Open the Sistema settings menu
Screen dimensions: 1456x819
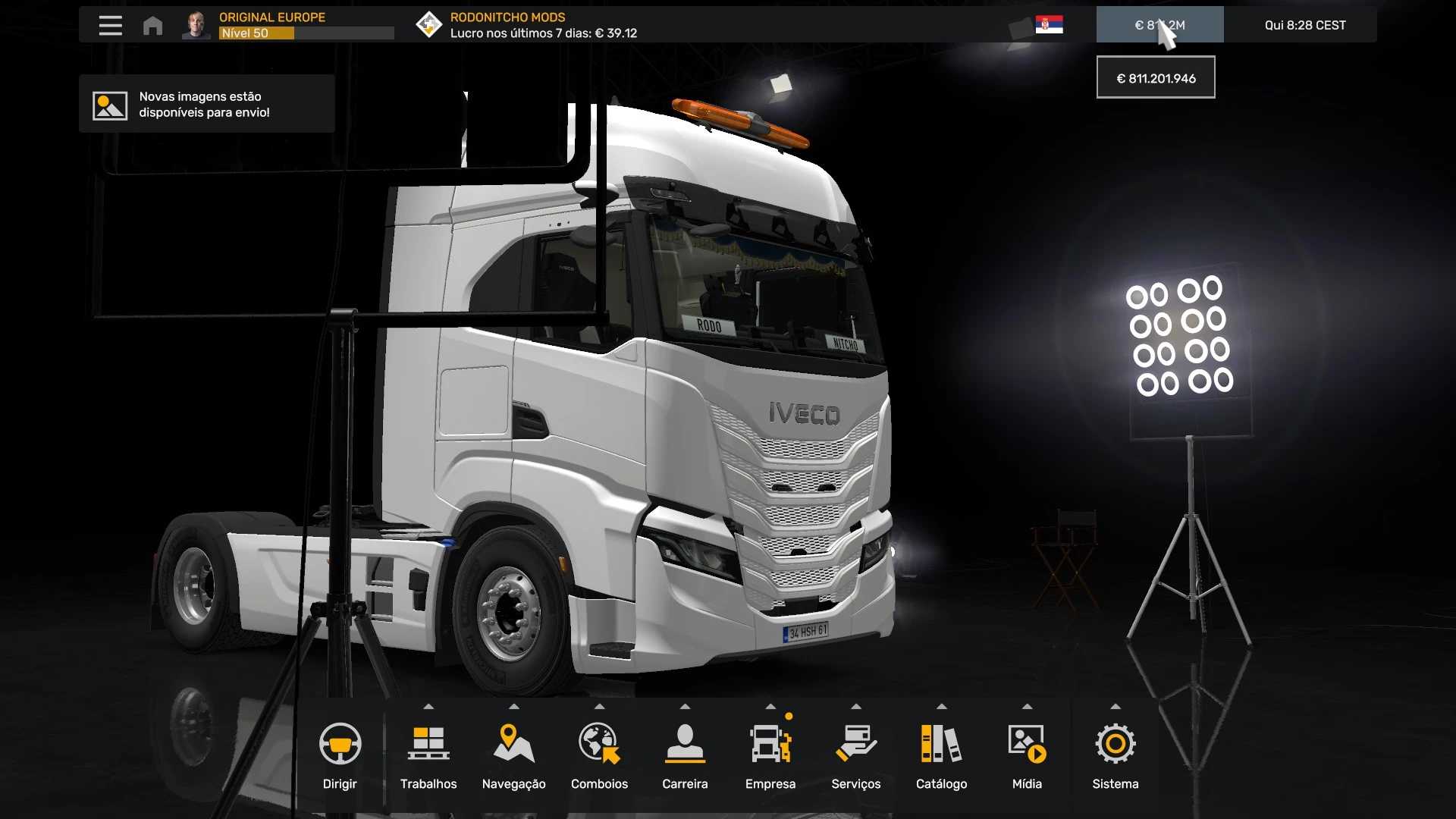pyautogui.click(x=1115, y=755)
